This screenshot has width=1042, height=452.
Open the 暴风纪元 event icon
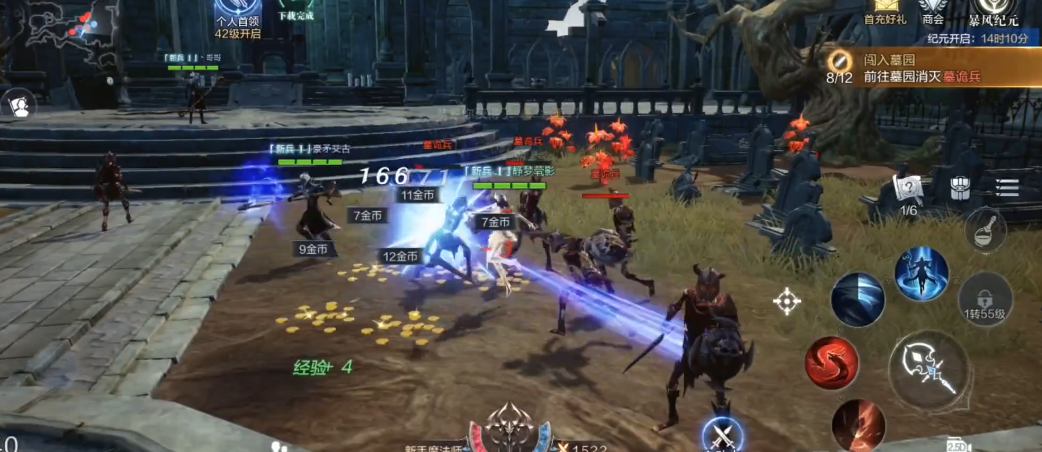993,10
